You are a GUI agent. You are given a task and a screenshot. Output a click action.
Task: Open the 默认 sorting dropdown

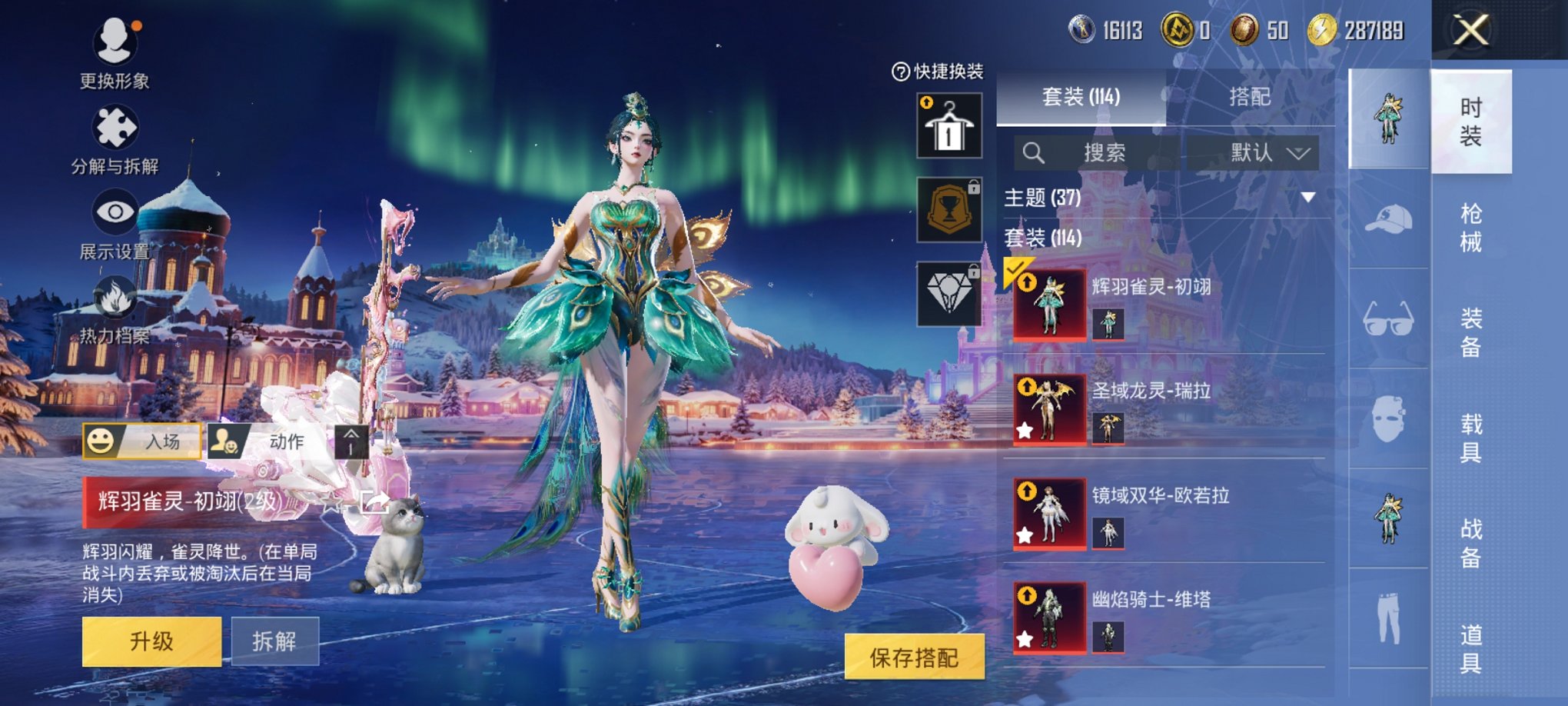[x=1261, y=152]
